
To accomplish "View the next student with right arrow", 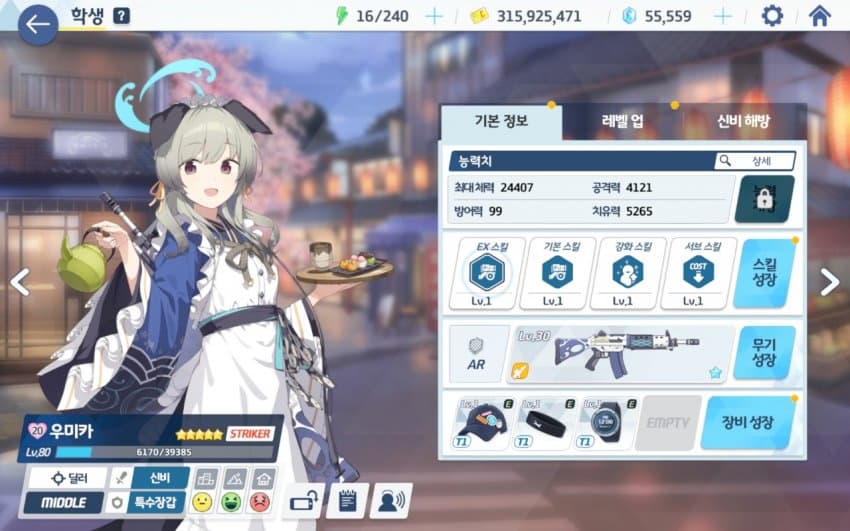I will click(x=829, y=283).
